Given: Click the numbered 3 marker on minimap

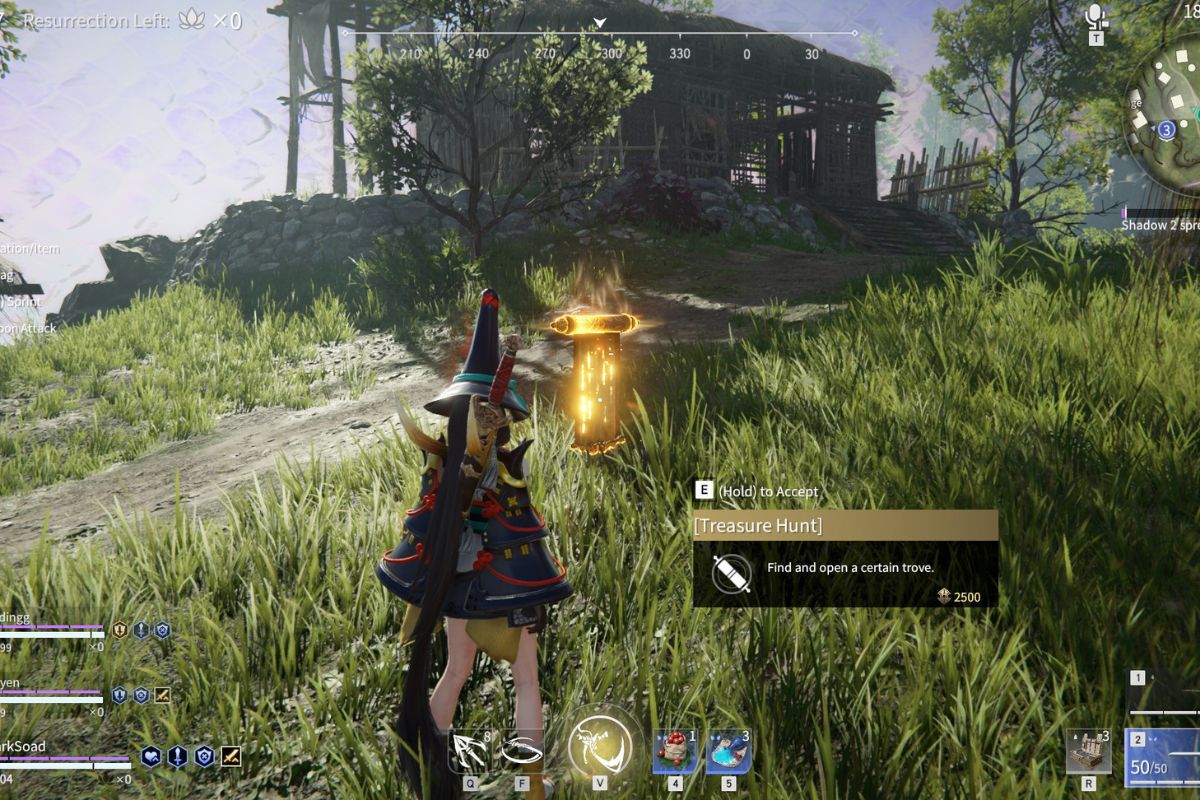Looking at the screenshot, I should point(1166,130).
